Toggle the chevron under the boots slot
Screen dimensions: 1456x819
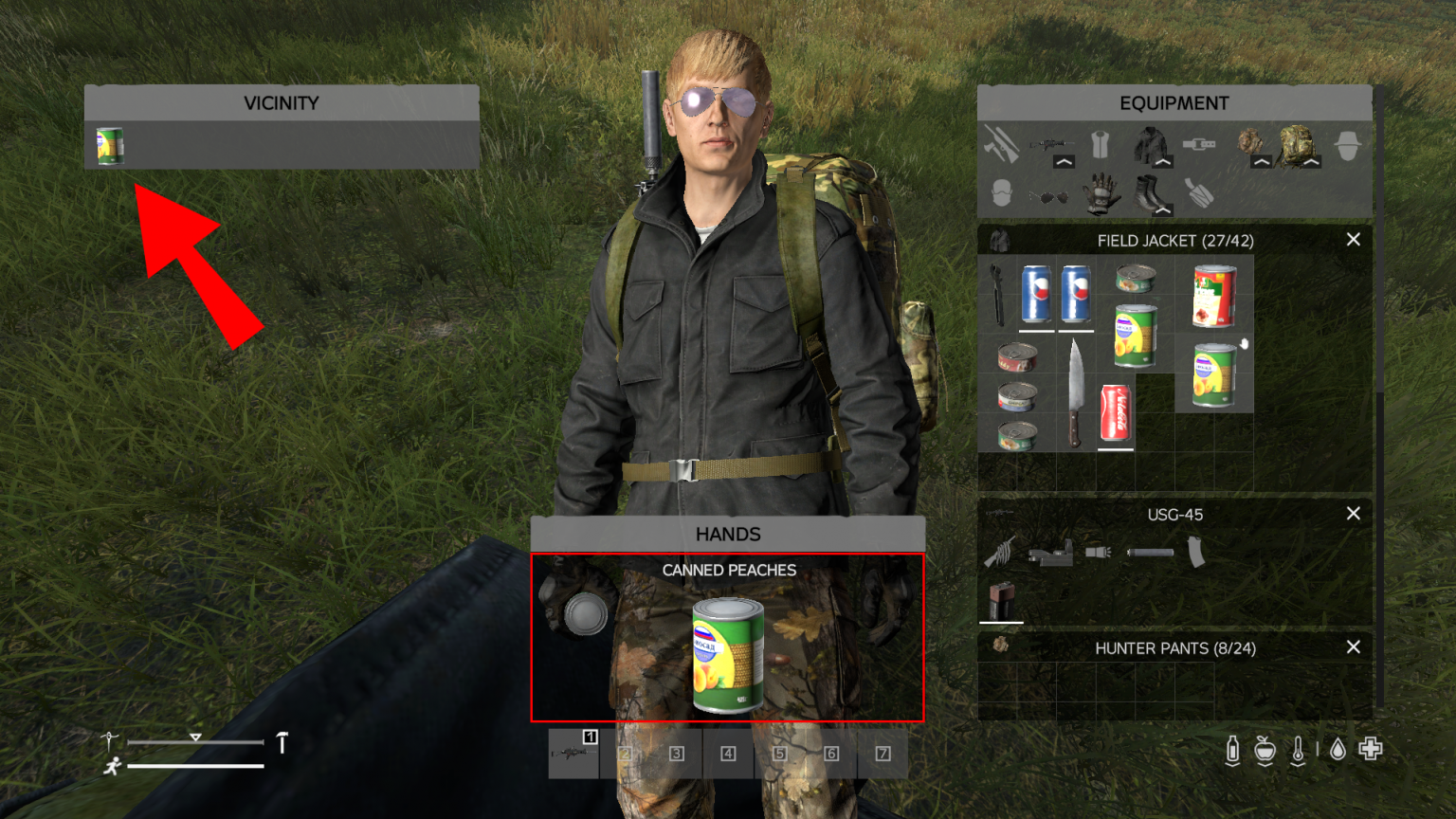pos(1164,209)
